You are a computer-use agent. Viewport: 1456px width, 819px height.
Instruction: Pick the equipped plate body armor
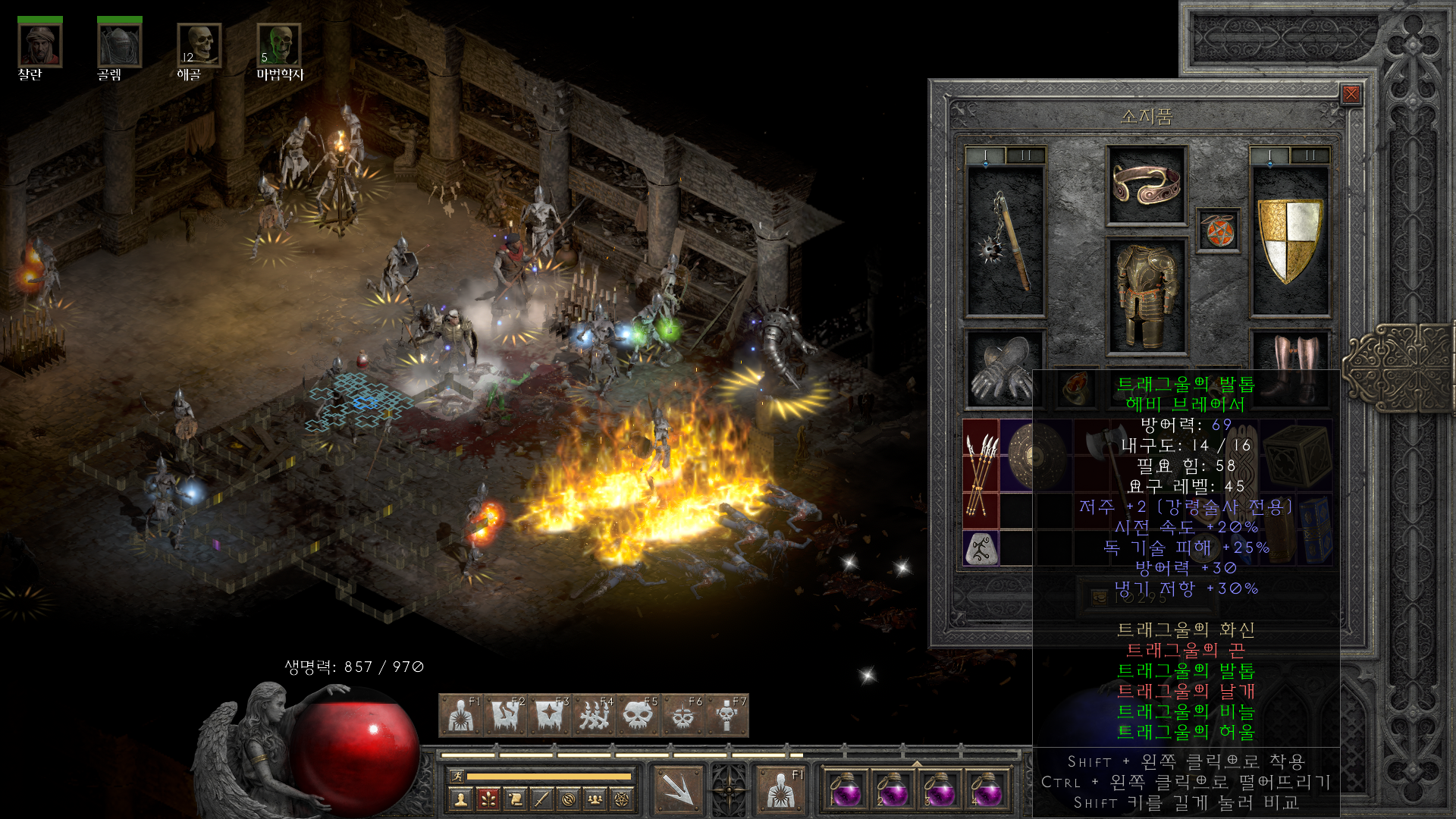(1146, 296)
